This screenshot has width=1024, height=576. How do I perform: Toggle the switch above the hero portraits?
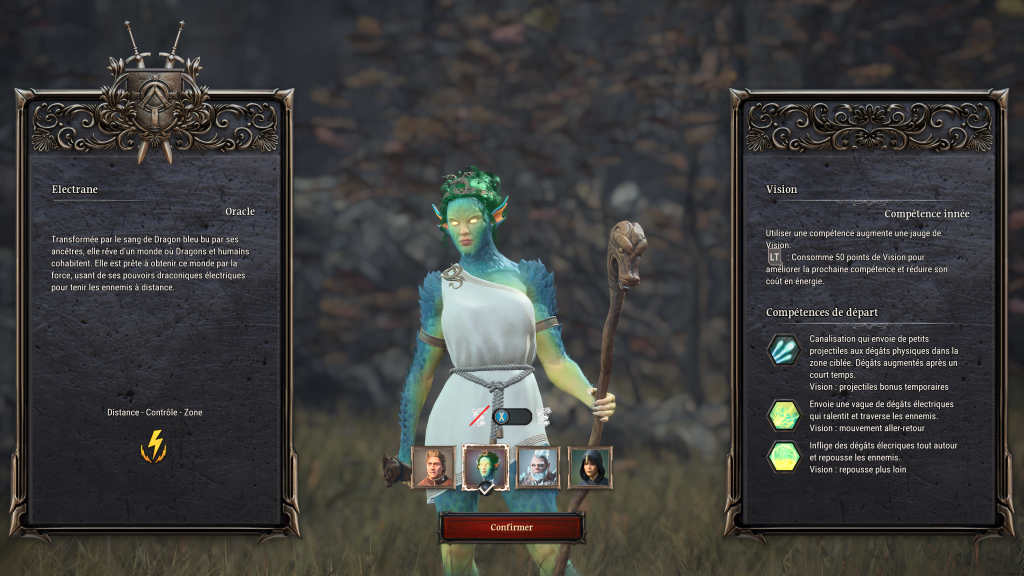(510, 416)
